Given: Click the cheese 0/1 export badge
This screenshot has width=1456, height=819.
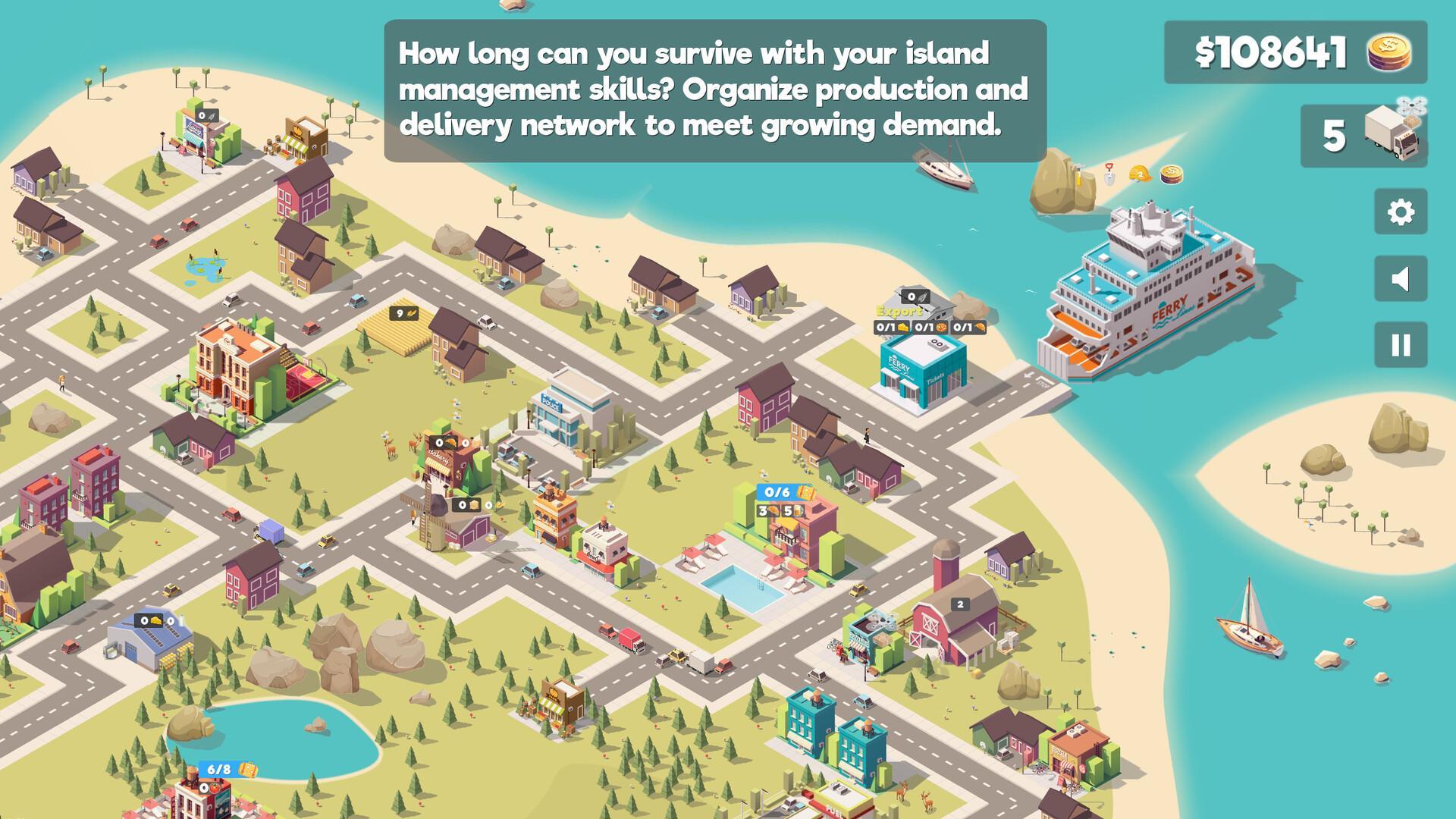Looking at the screenshot, I should [891, 328].
